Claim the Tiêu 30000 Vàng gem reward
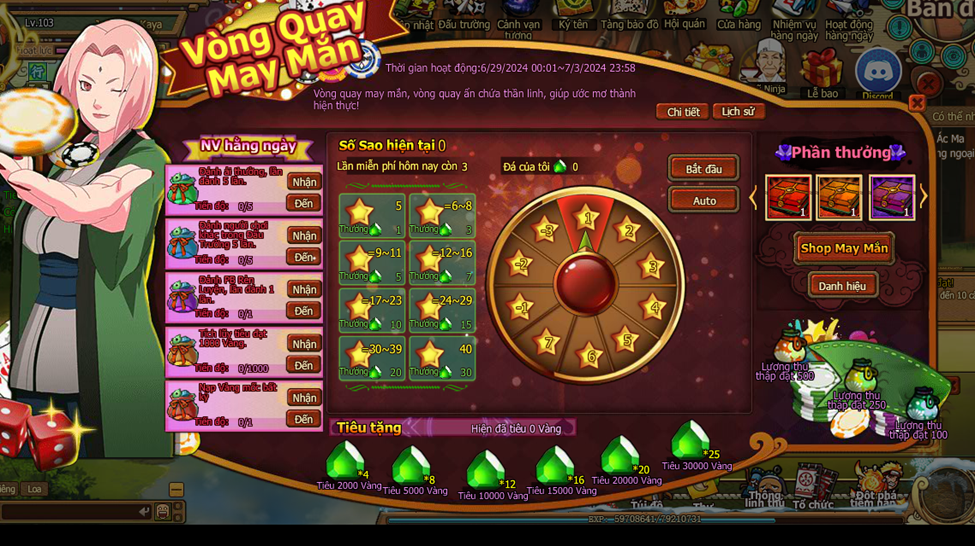The width and height of the screenshot is (975, 546). 691,443
